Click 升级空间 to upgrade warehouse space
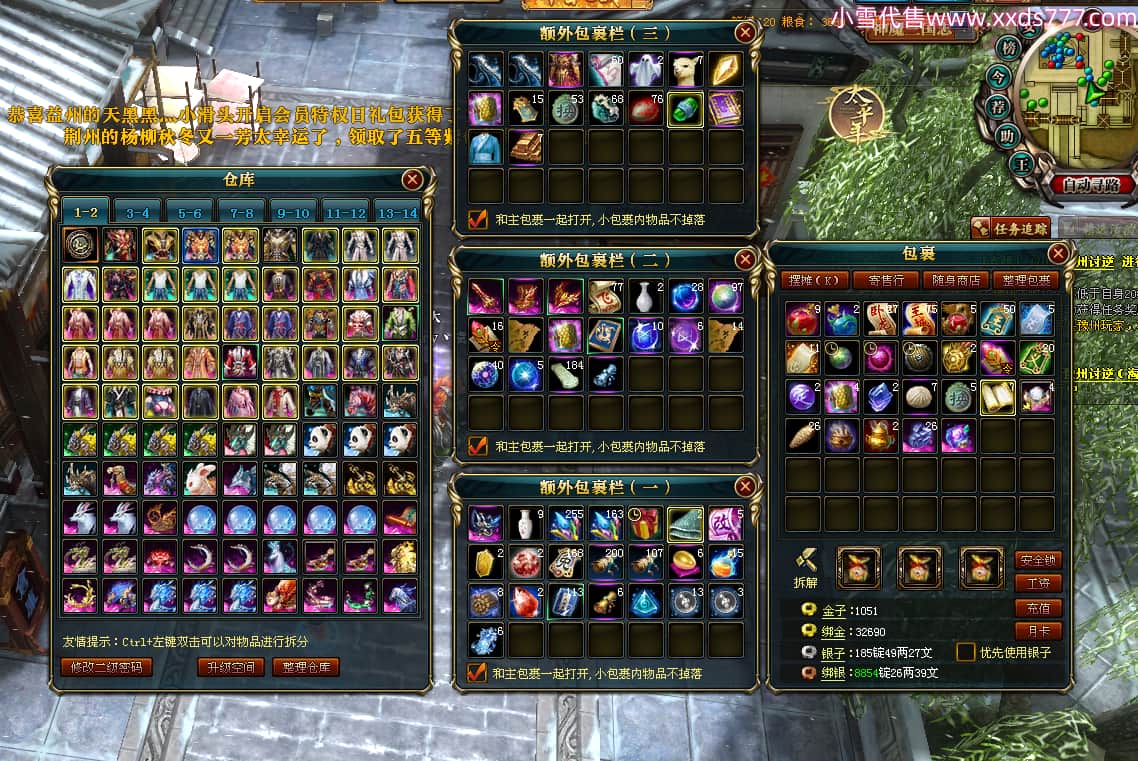The height and width of the screenshot is (761, 1138). [231, 667]
